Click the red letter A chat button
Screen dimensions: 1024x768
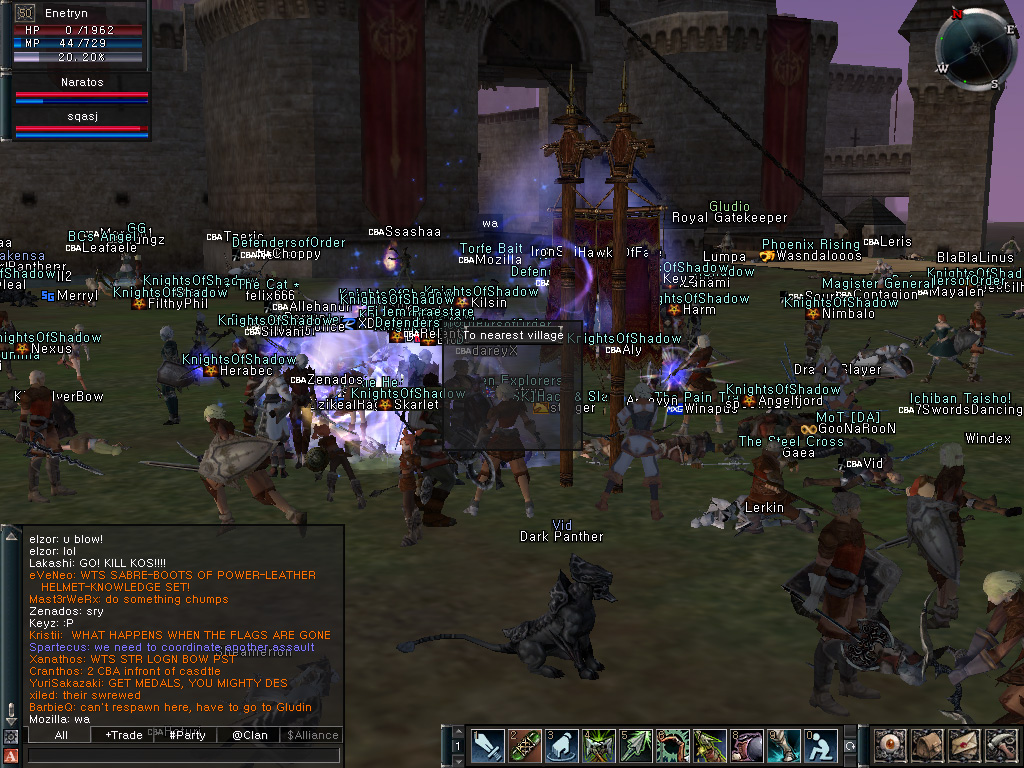click(x=11, y=756)
